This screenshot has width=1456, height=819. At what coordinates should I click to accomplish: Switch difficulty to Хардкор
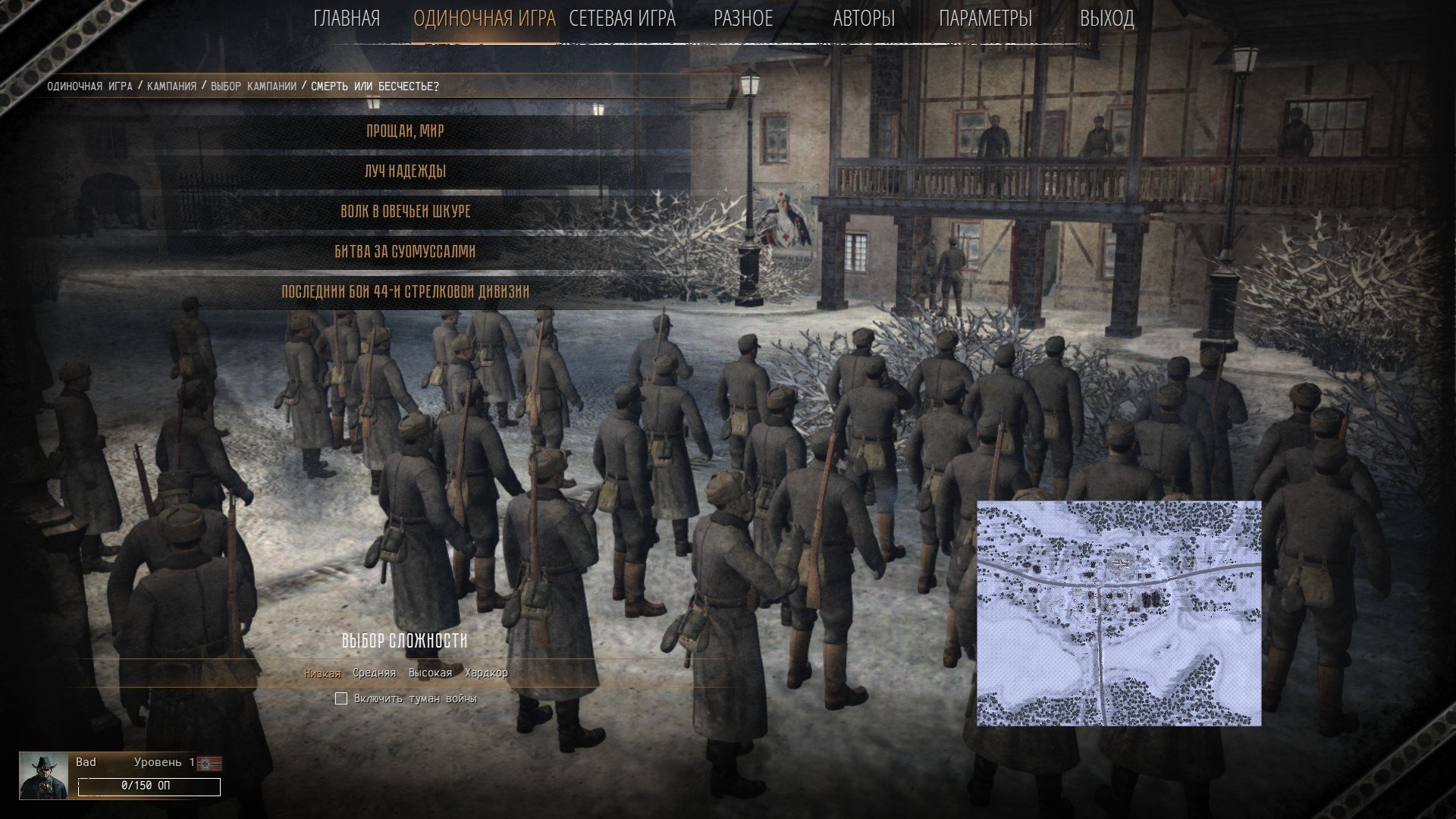coord(486,673)
